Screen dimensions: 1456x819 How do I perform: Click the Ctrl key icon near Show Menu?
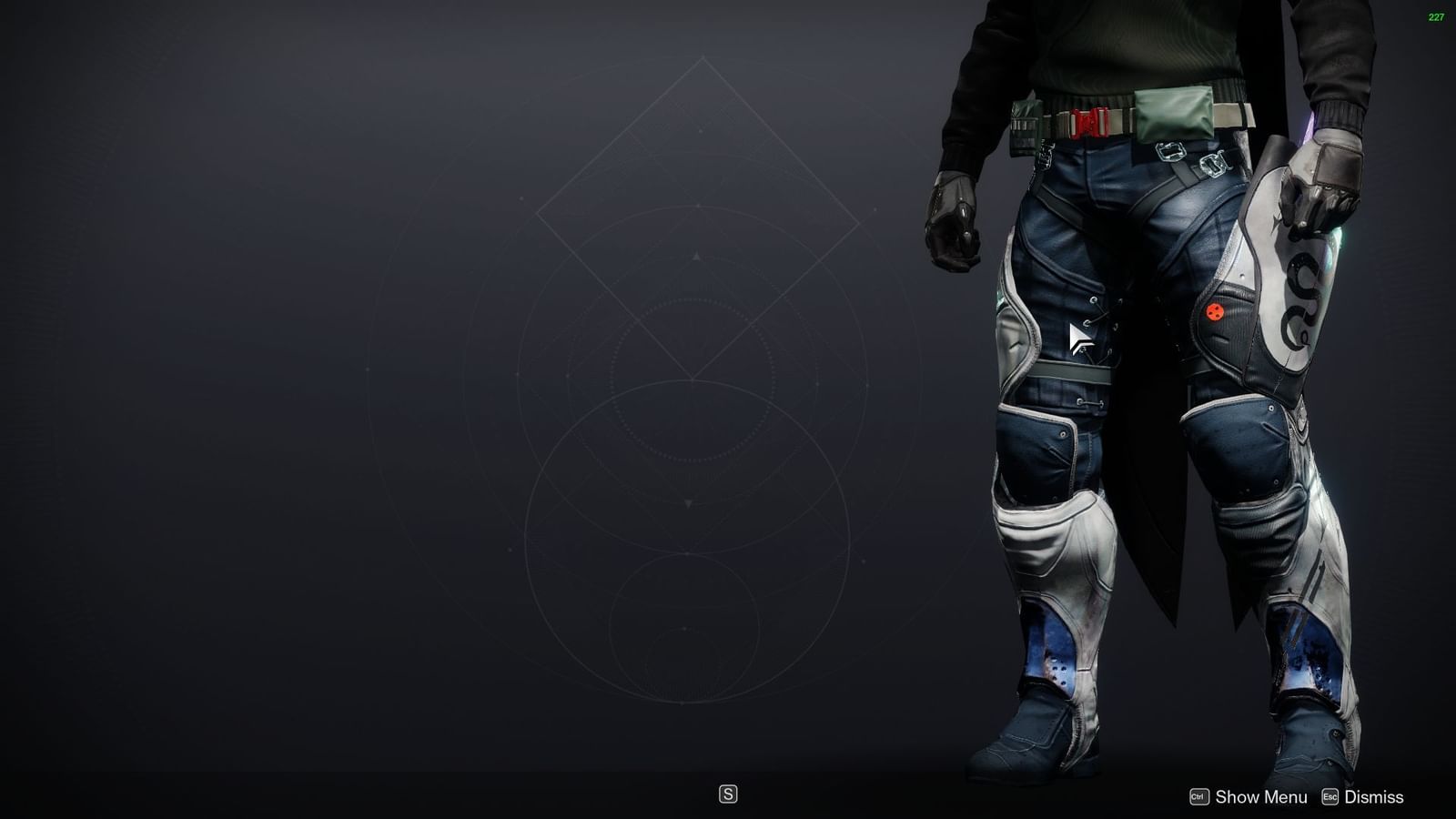1199,796
